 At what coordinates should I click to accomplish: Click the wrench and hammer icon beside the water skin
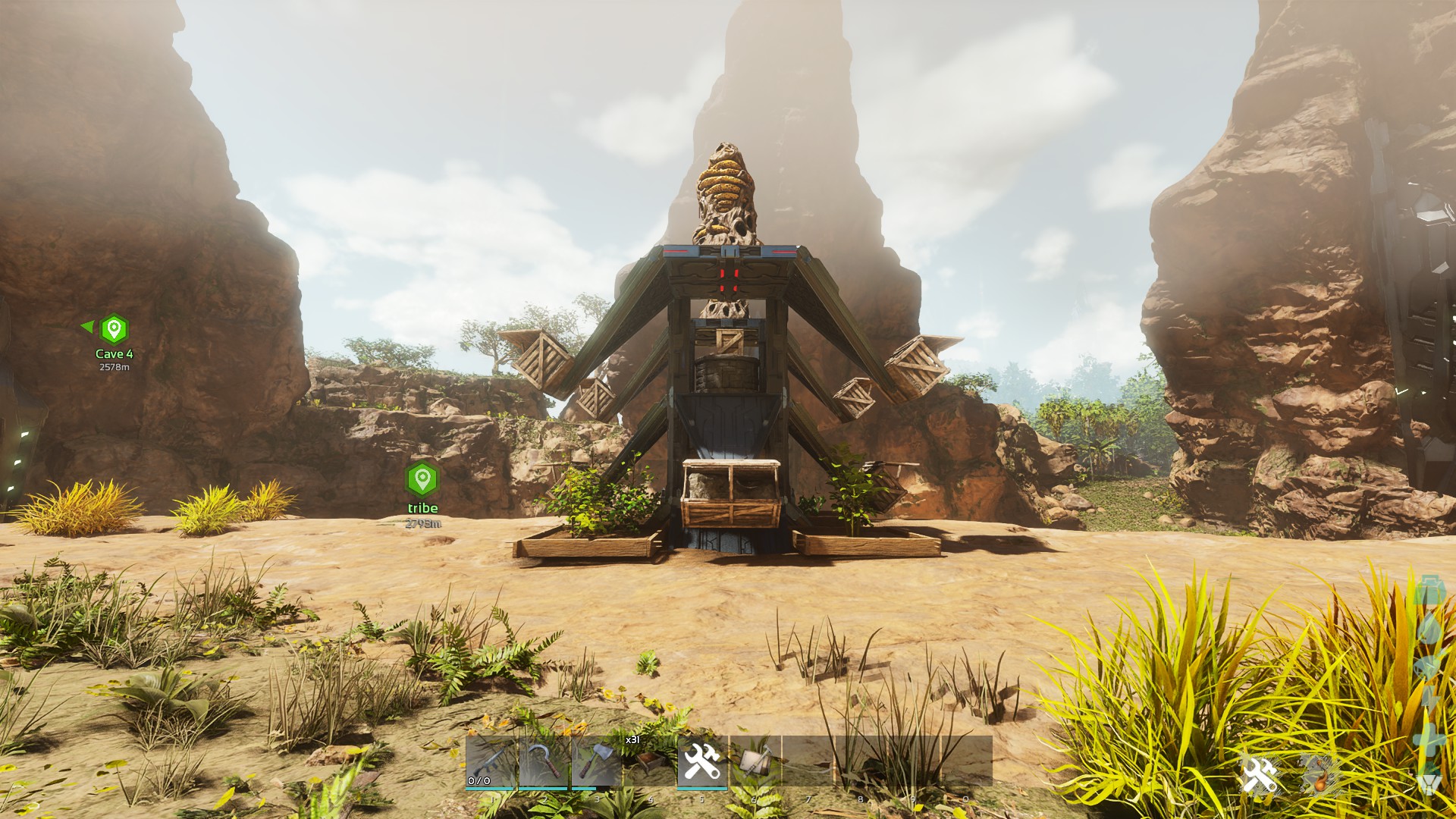[1260, 775]
